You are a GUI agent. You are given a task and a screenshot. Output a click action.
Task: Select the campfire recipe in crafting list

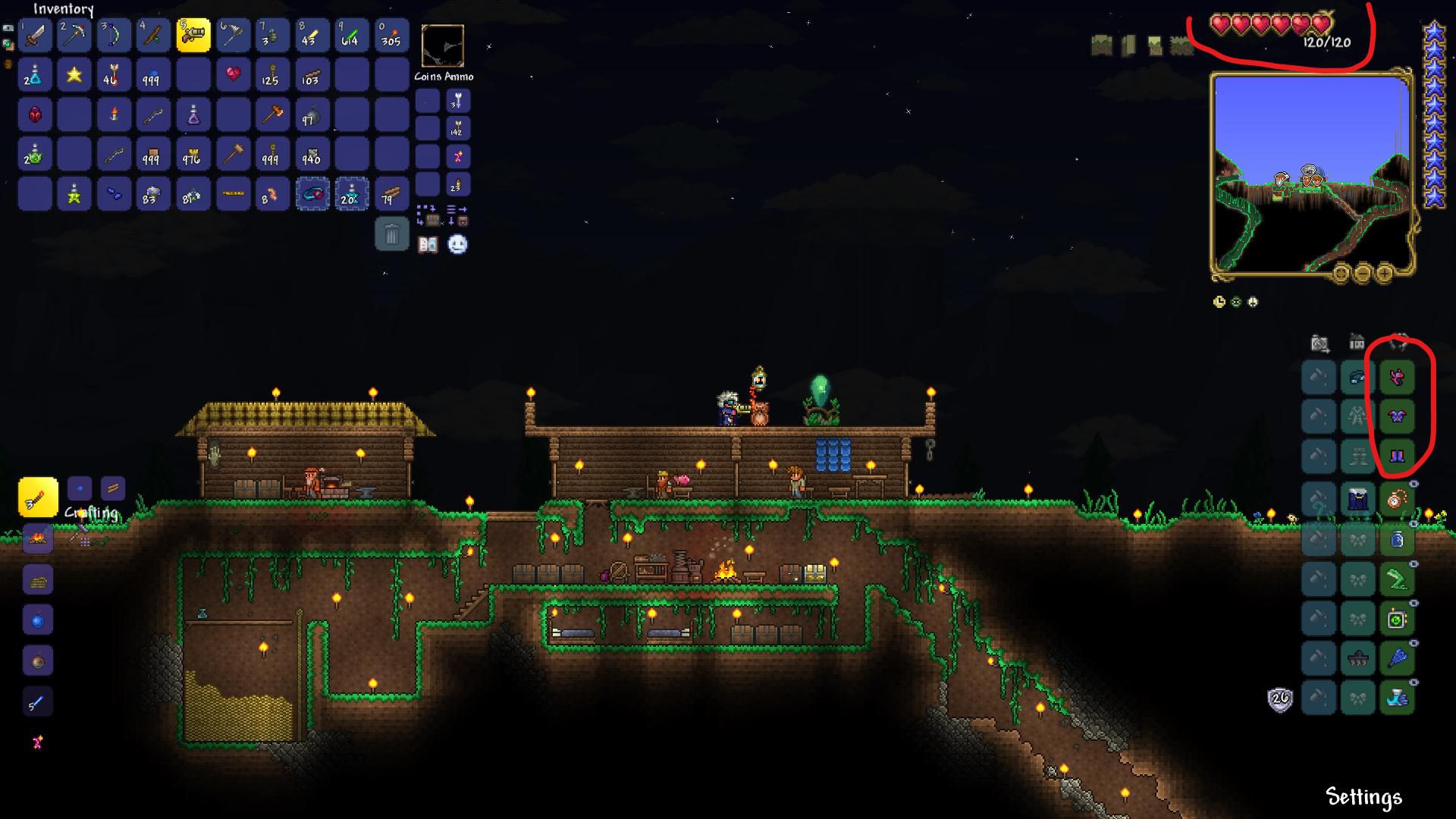click(x=38, y=539)
